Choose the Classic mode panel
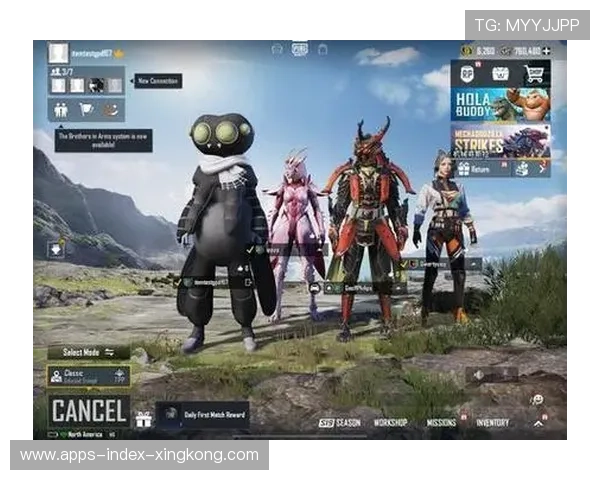600x480 pixels. point(88,376)
